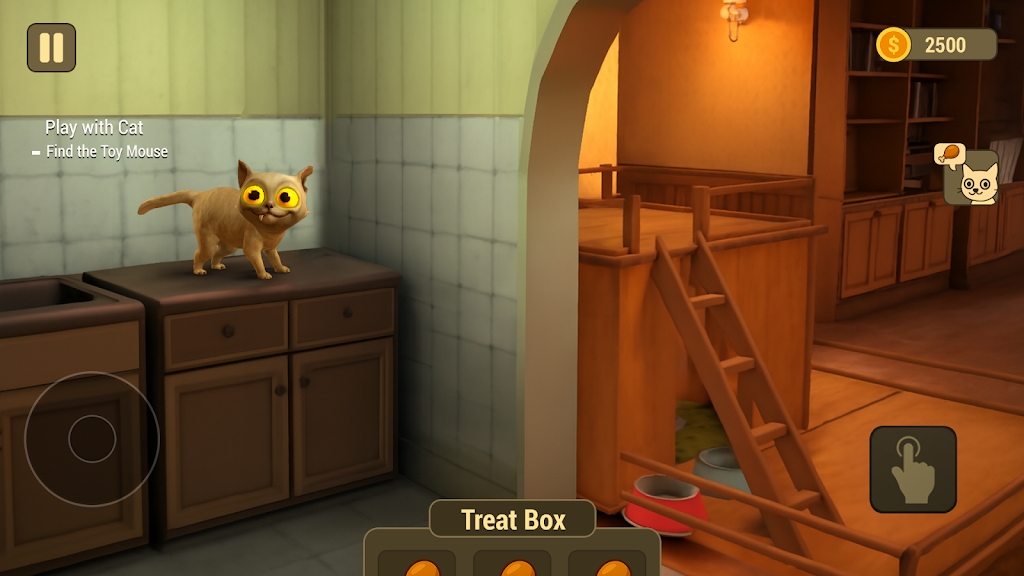
Task: Tap the hand interact button
Action: tap(912, 469)
